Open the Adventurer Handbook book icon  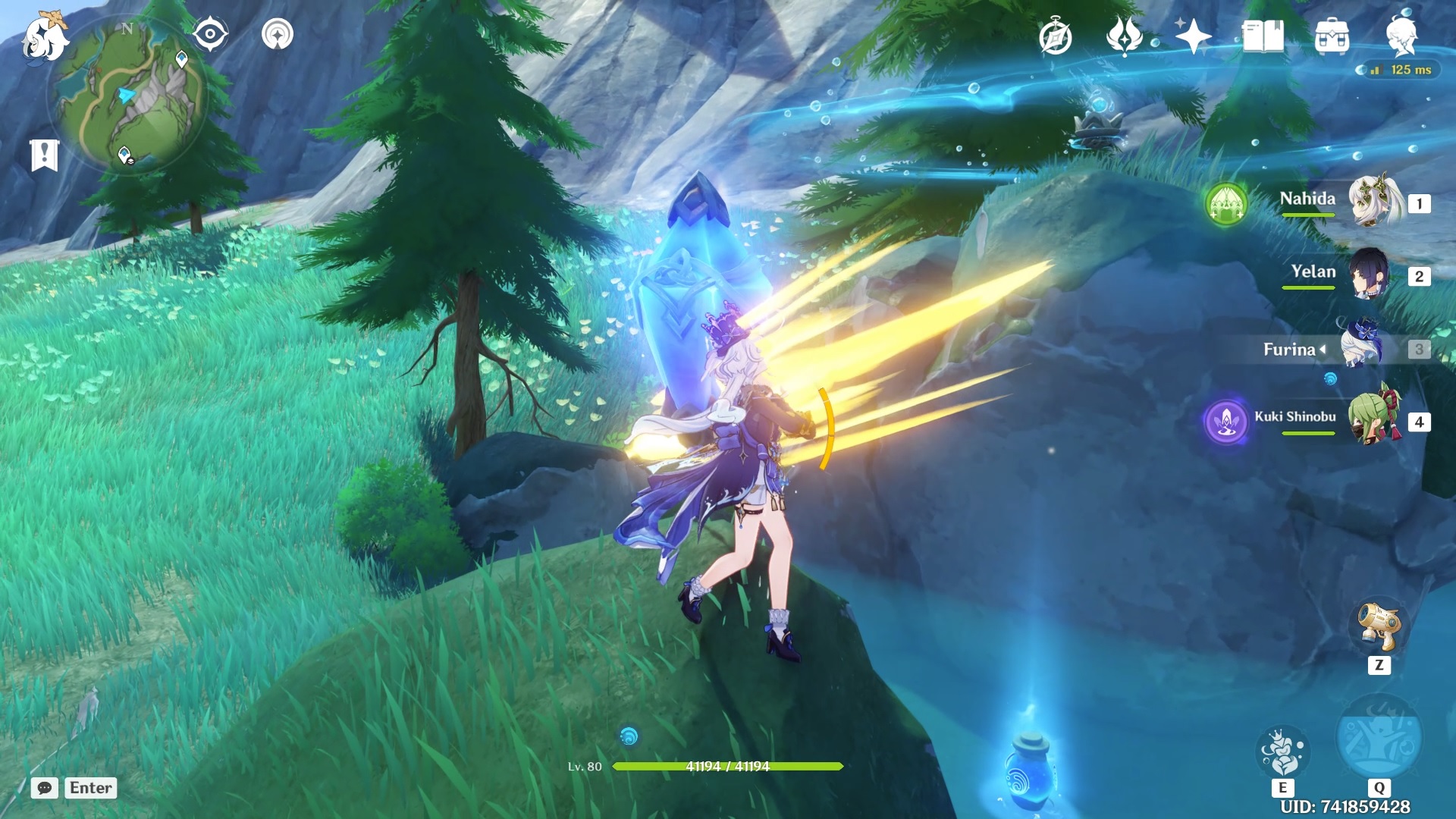click(x=1263, y=36)
